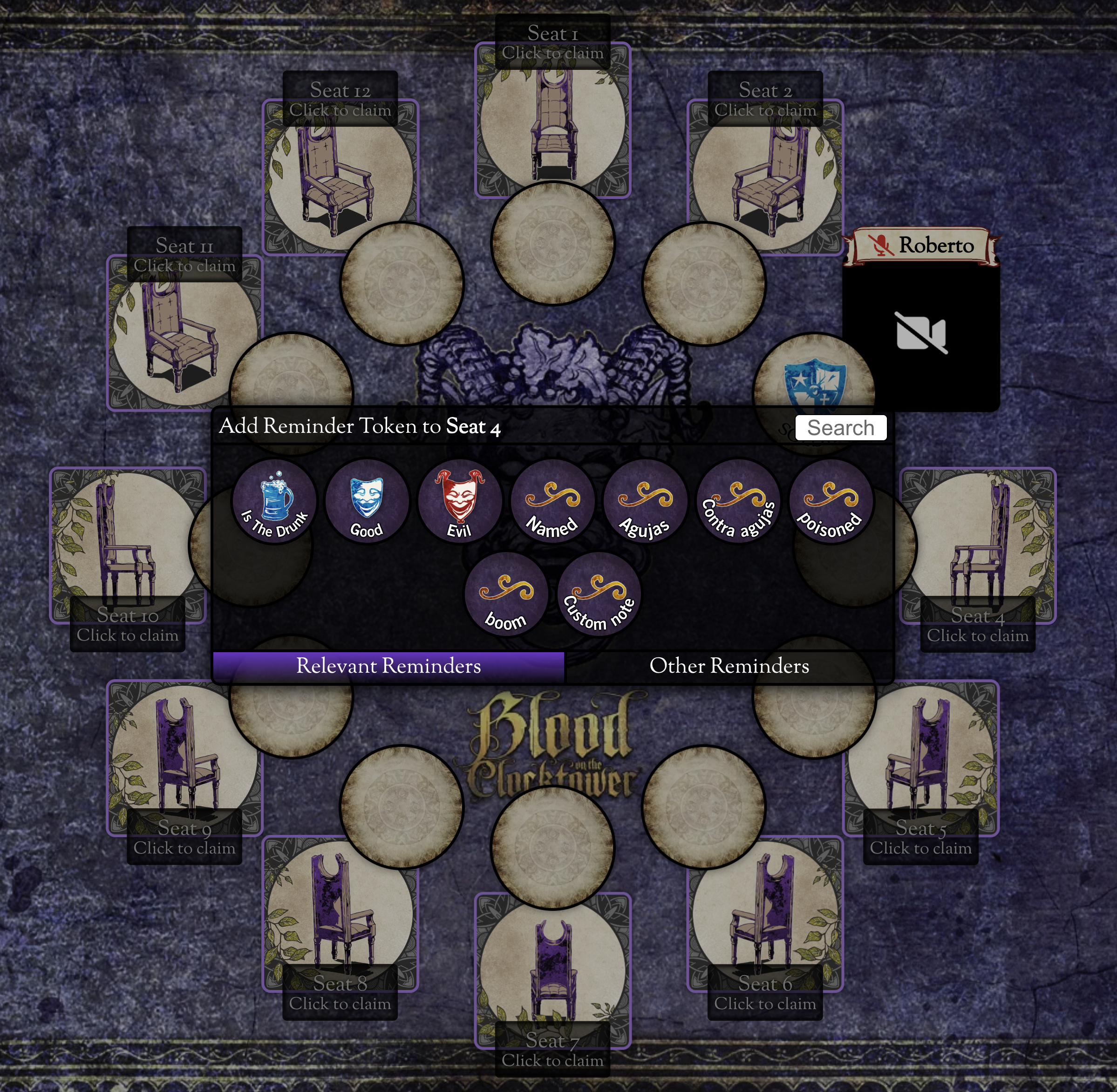Image resolution: width=1117 pixels, height=1092 pixels.
Task: Click the reminder Search field
Action: [840, 428]
